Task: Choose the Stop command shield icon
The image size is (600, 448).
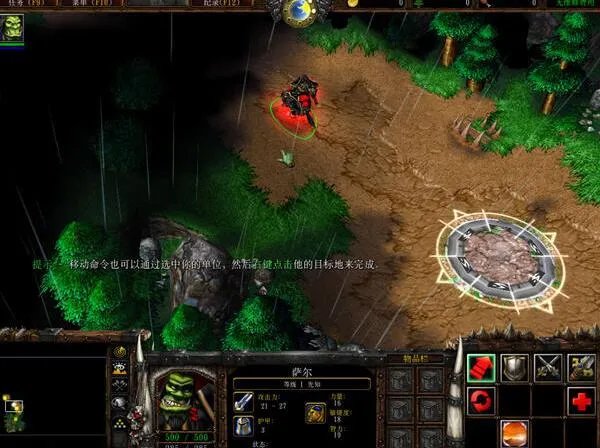Action: (x=514, y=367)
